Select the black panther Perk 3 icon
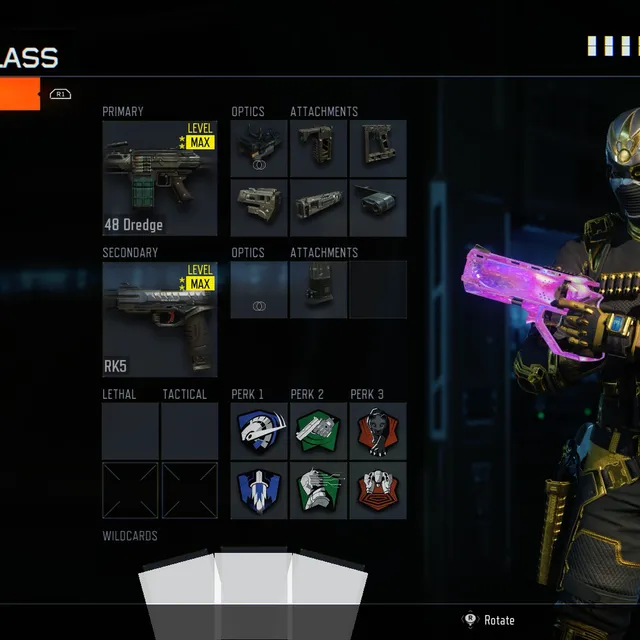The height and width of the screenshot is (640, 640). (377, 431)
